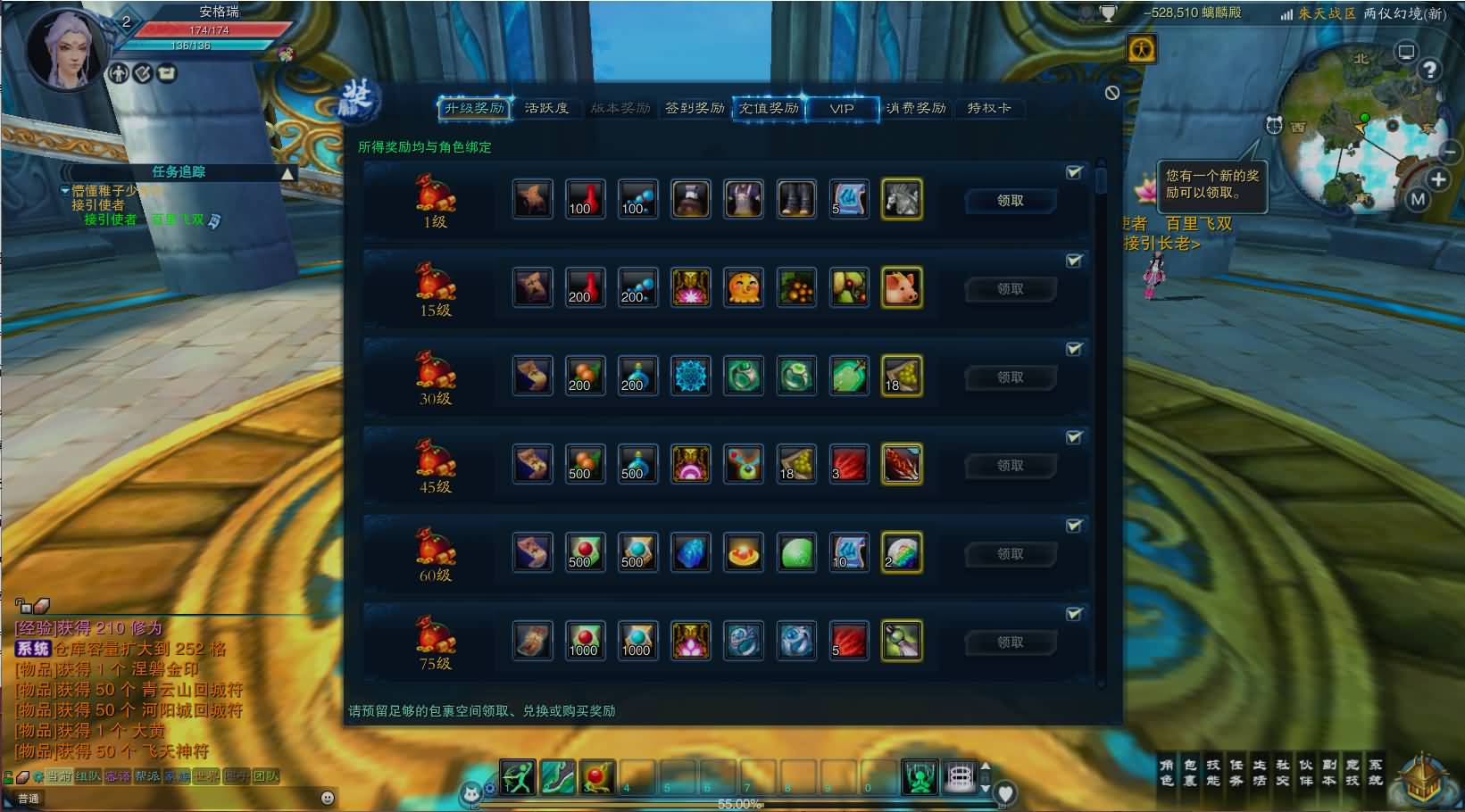The image size is (1465, 812).
Task: Select the pink pig reward in 15级 row
Action: [x=902, y=288]
